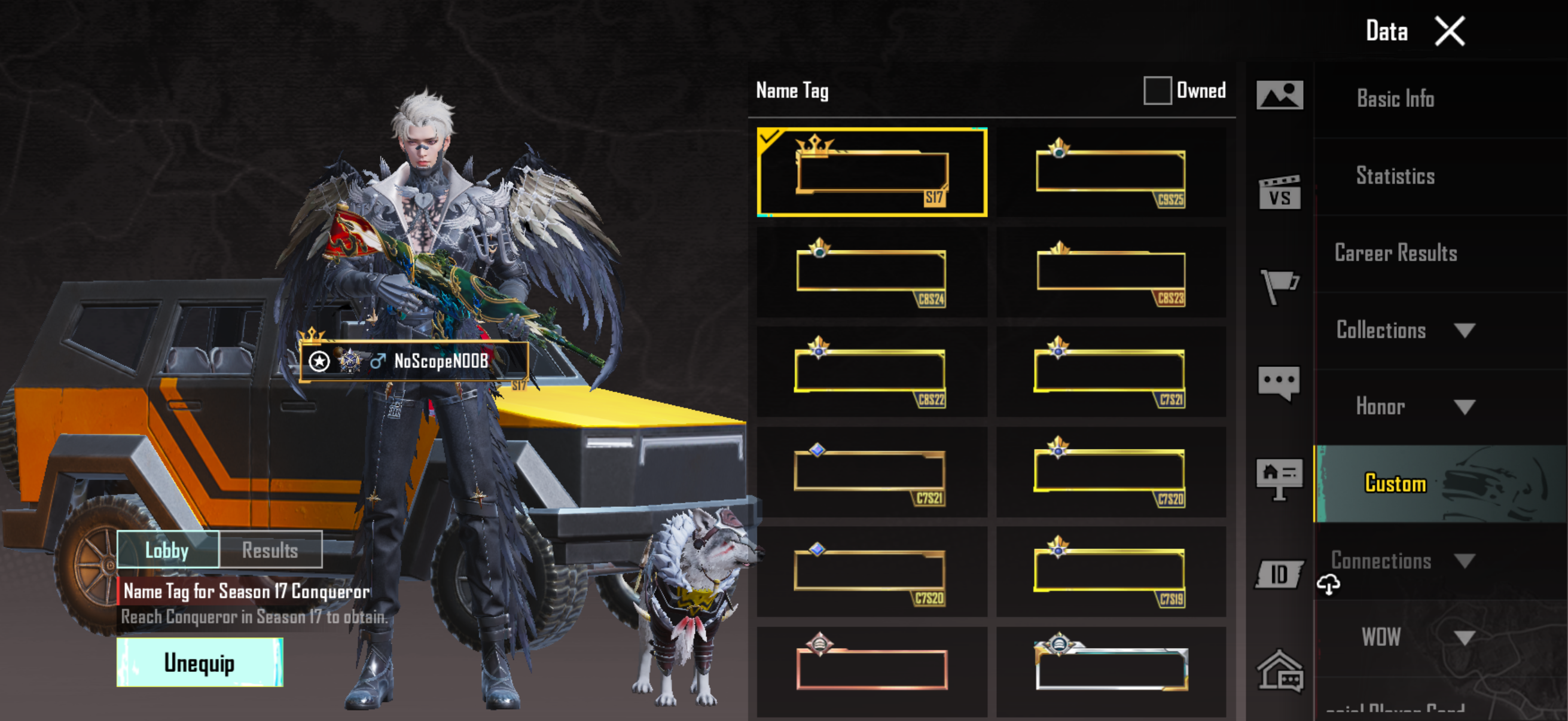Choose the C8S24 name tag
The image size is (1568, 721).
click(x=872, y=272)
